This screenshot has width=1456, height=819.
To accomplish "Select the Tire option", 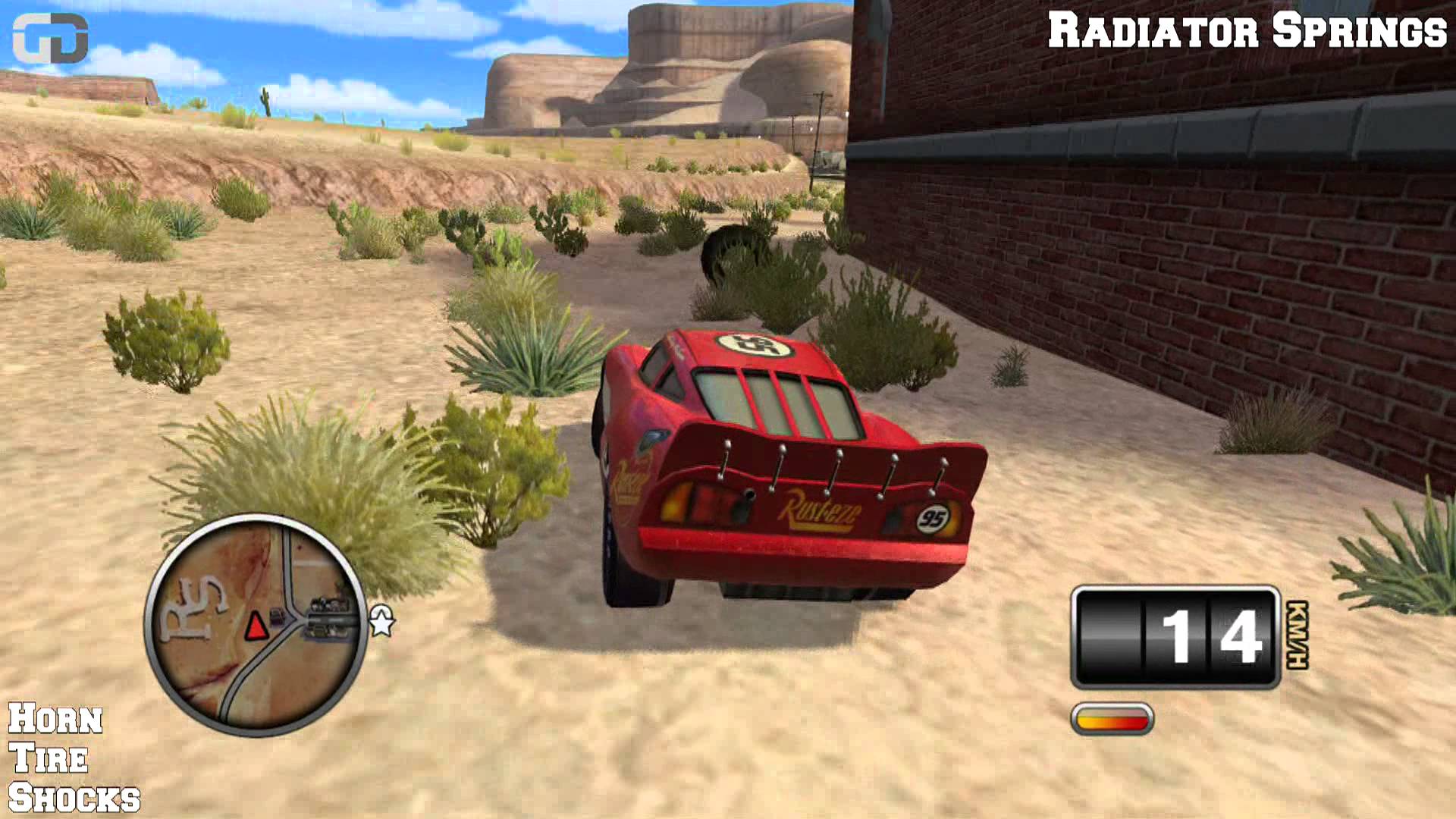I will point(49,758).
